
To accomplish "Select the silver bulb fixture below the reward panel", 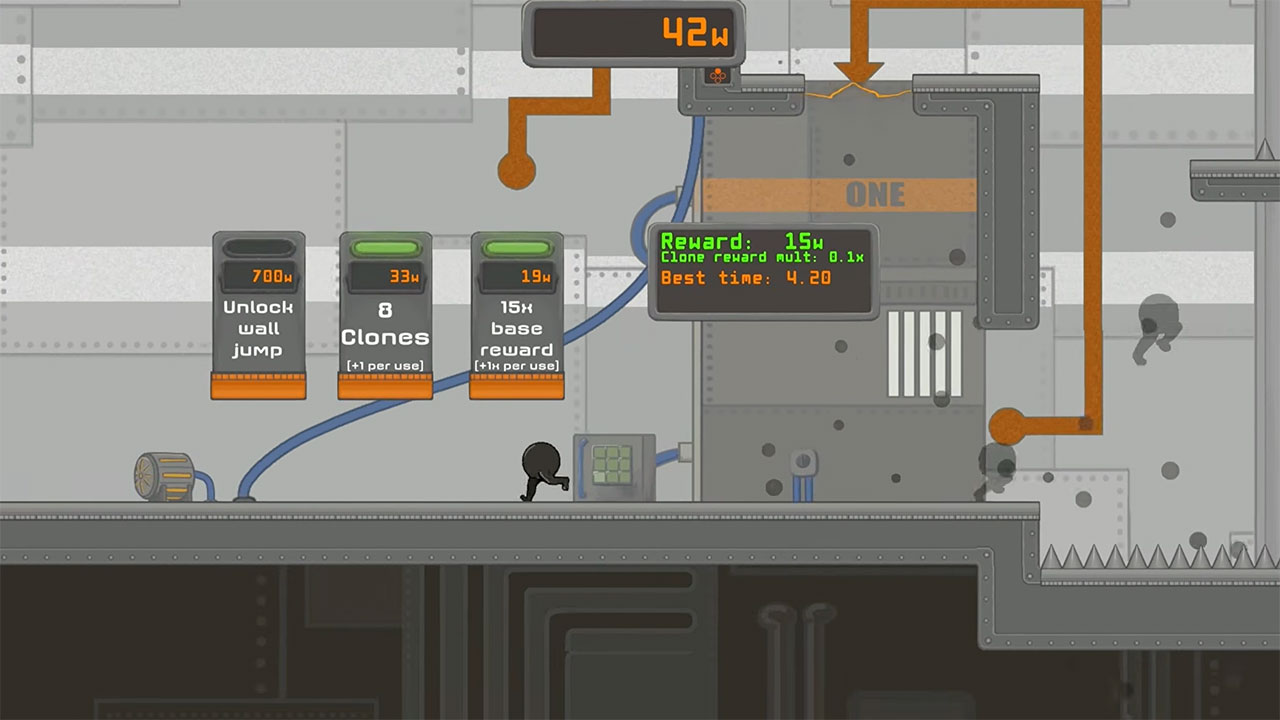I will (805, 458).
